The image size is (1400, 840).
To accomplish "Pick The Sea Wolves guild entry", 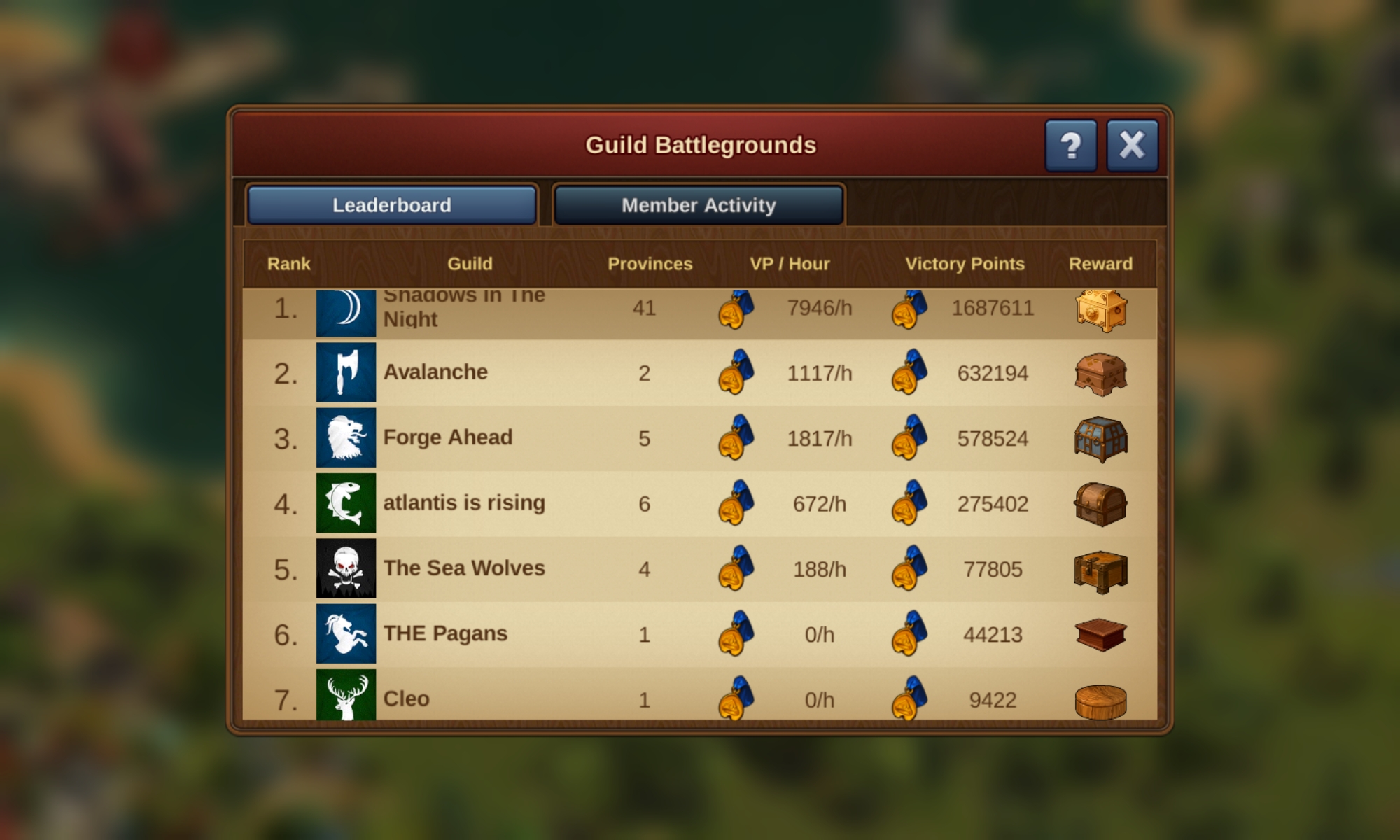I will (x=464, y=568).
